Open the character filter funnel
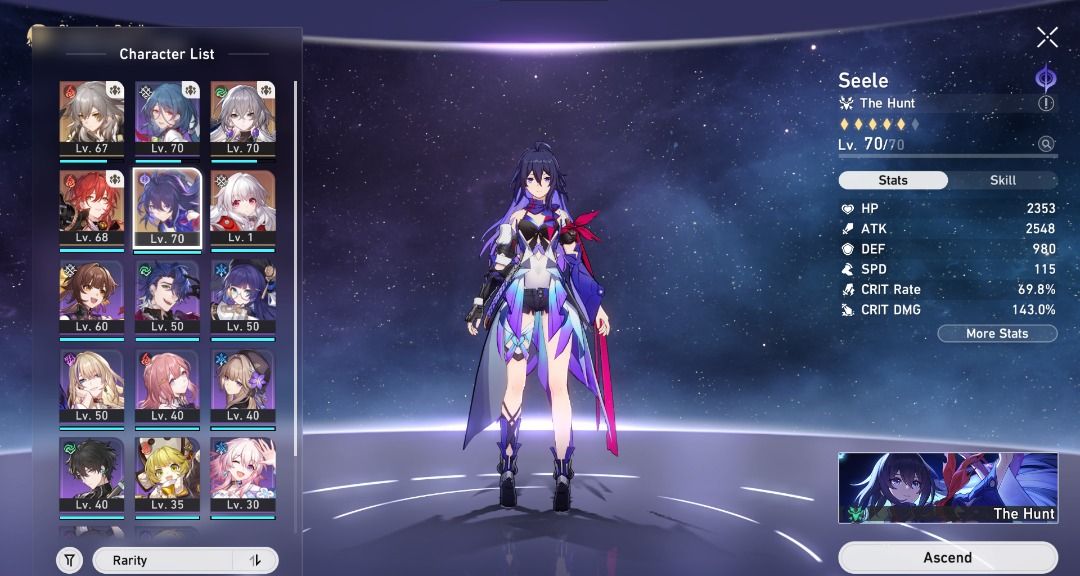 point(69,561)
